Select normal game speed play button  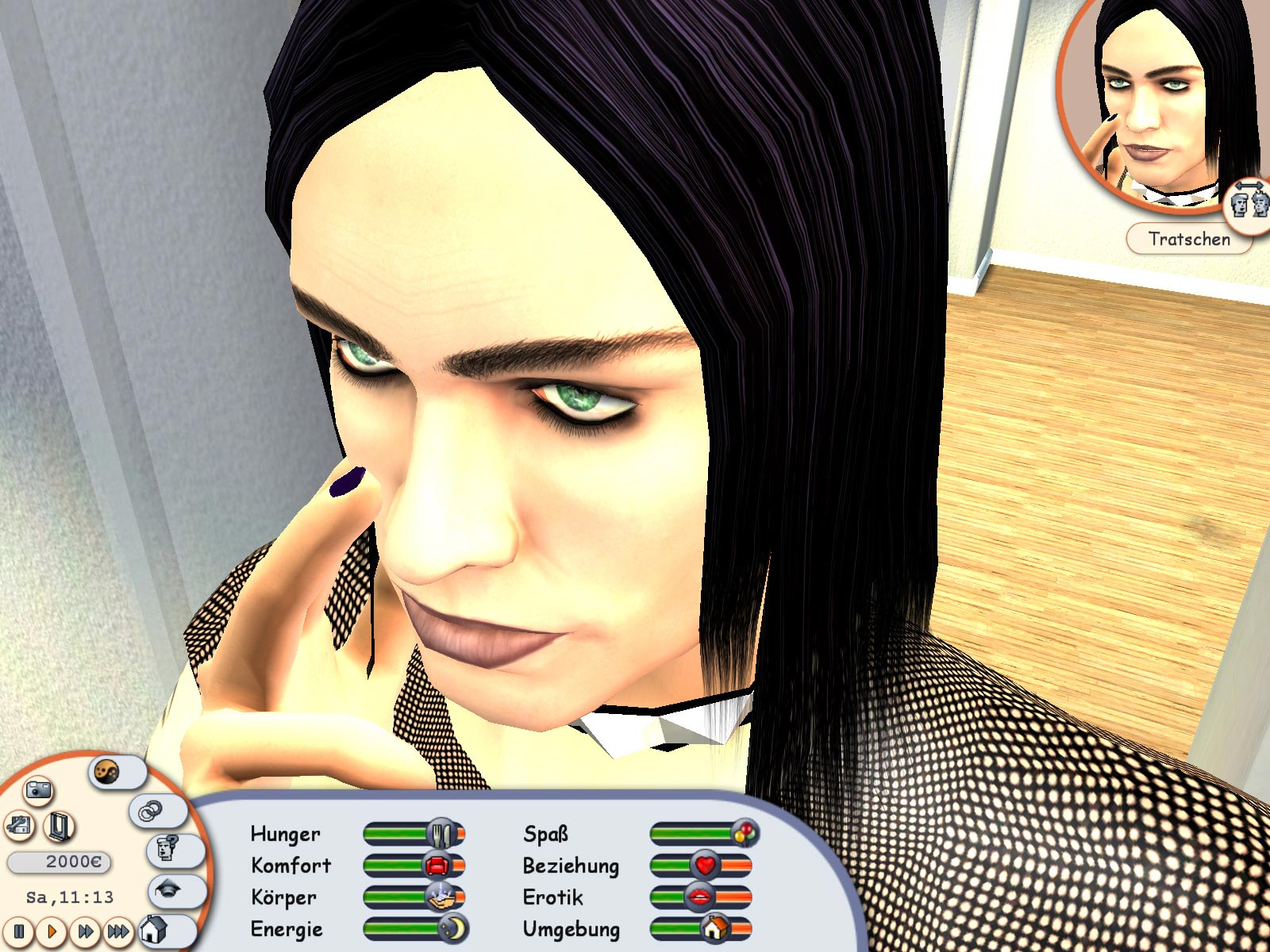(52, 931)
